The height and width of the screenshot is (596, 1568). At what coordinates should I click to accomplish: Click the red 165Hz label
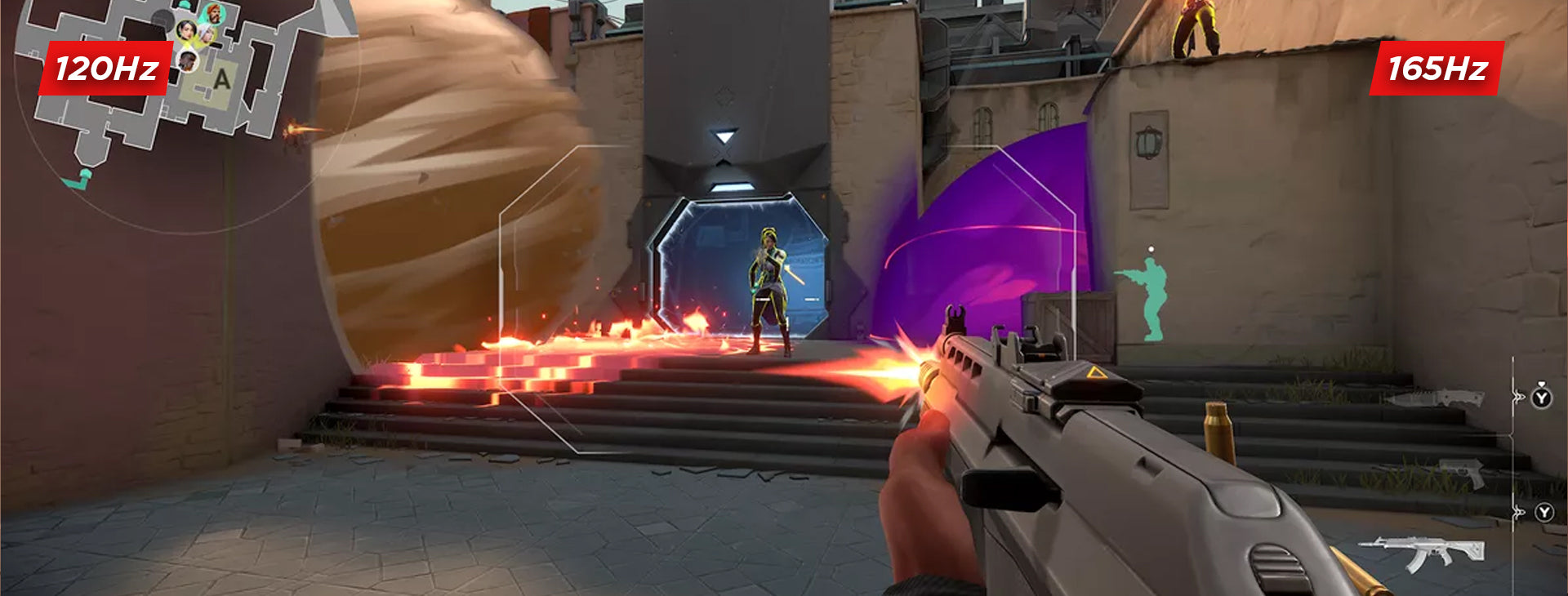pos(1437,69)
